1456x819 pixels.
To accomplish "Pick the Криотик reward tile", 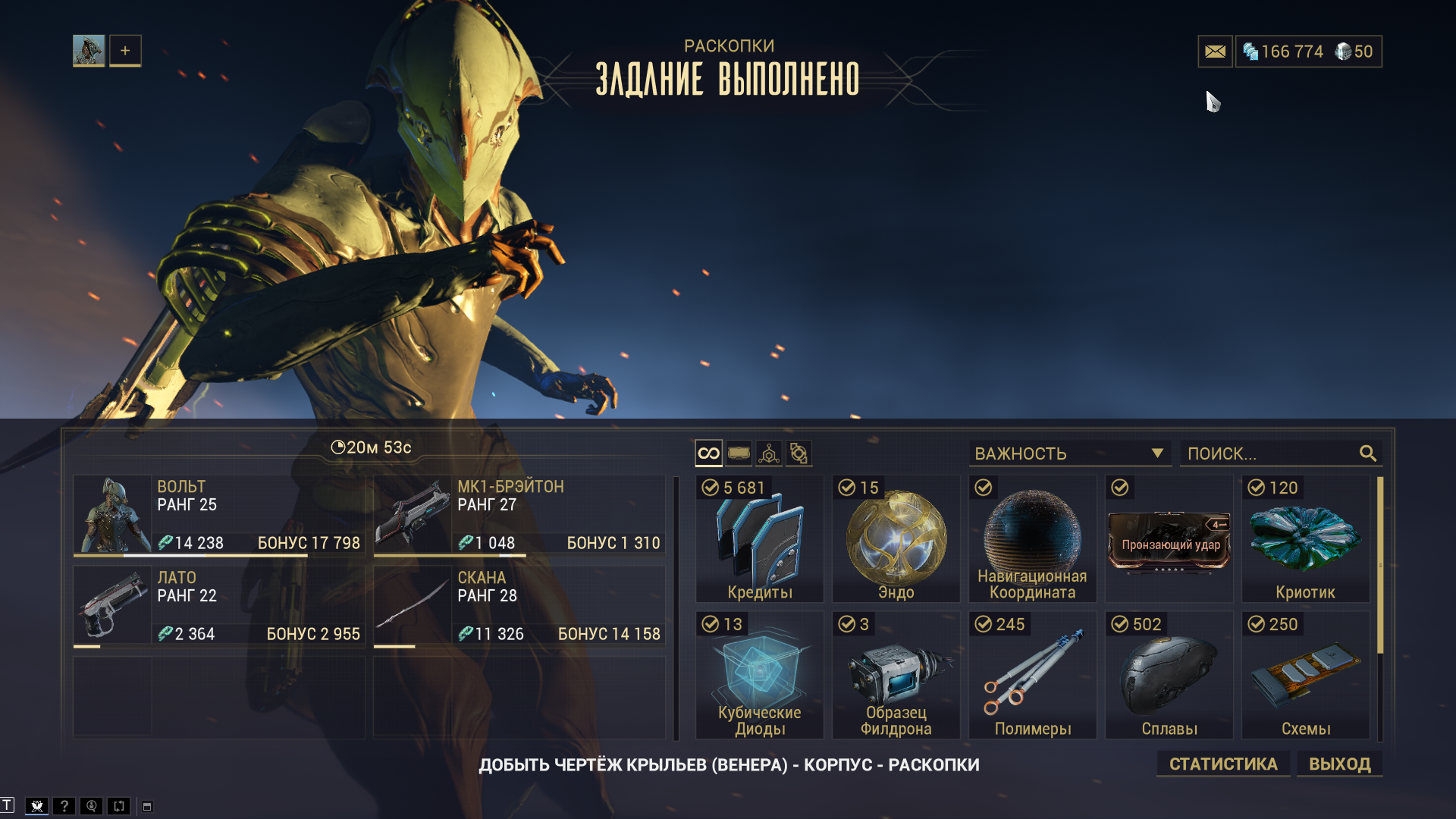I will [1305, 539].
